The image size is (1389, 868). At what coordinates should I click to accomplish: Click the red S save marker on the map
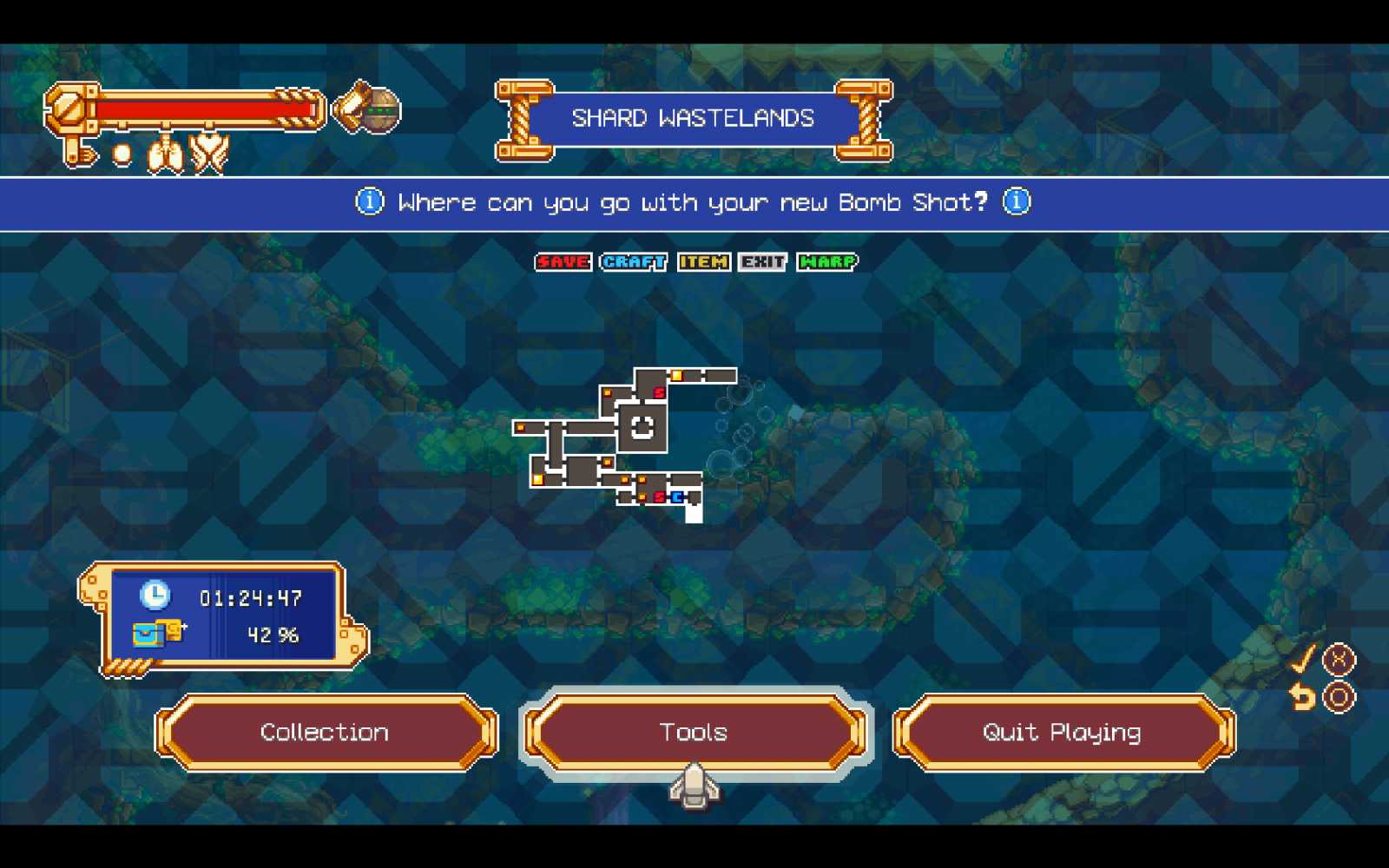(659, 392)
